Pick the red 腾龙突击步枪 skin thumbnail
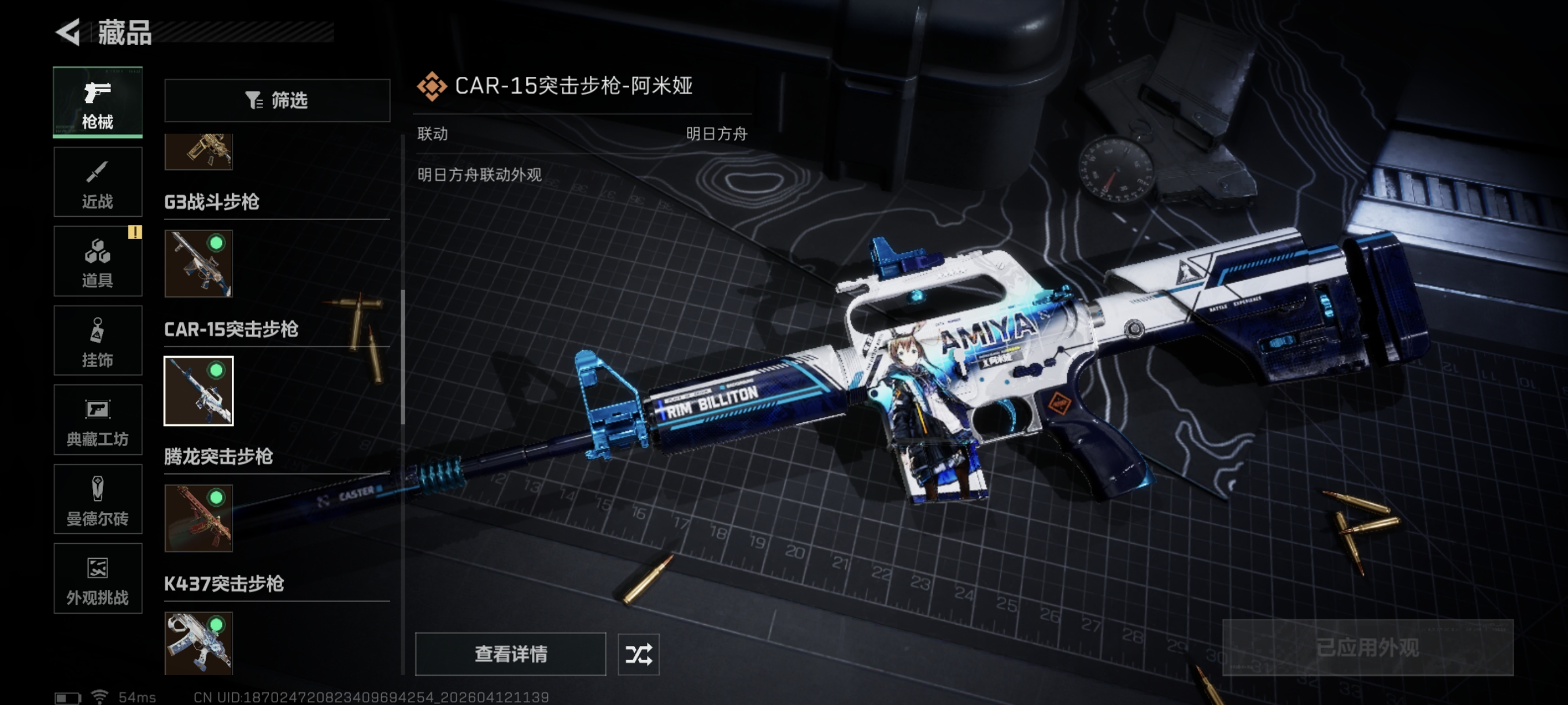This screenshot has width=1568, height=705. (x=198, y=518)
